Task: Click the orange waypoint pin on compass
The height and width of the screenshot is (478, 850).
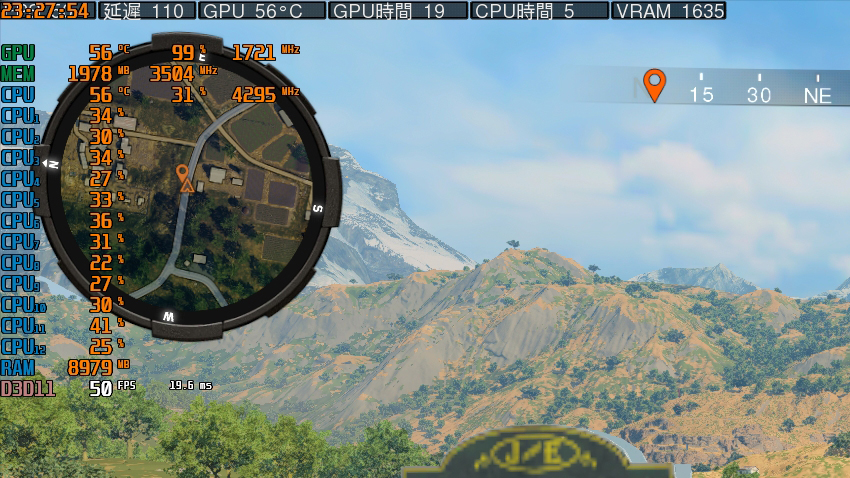Action: (654, 84)
